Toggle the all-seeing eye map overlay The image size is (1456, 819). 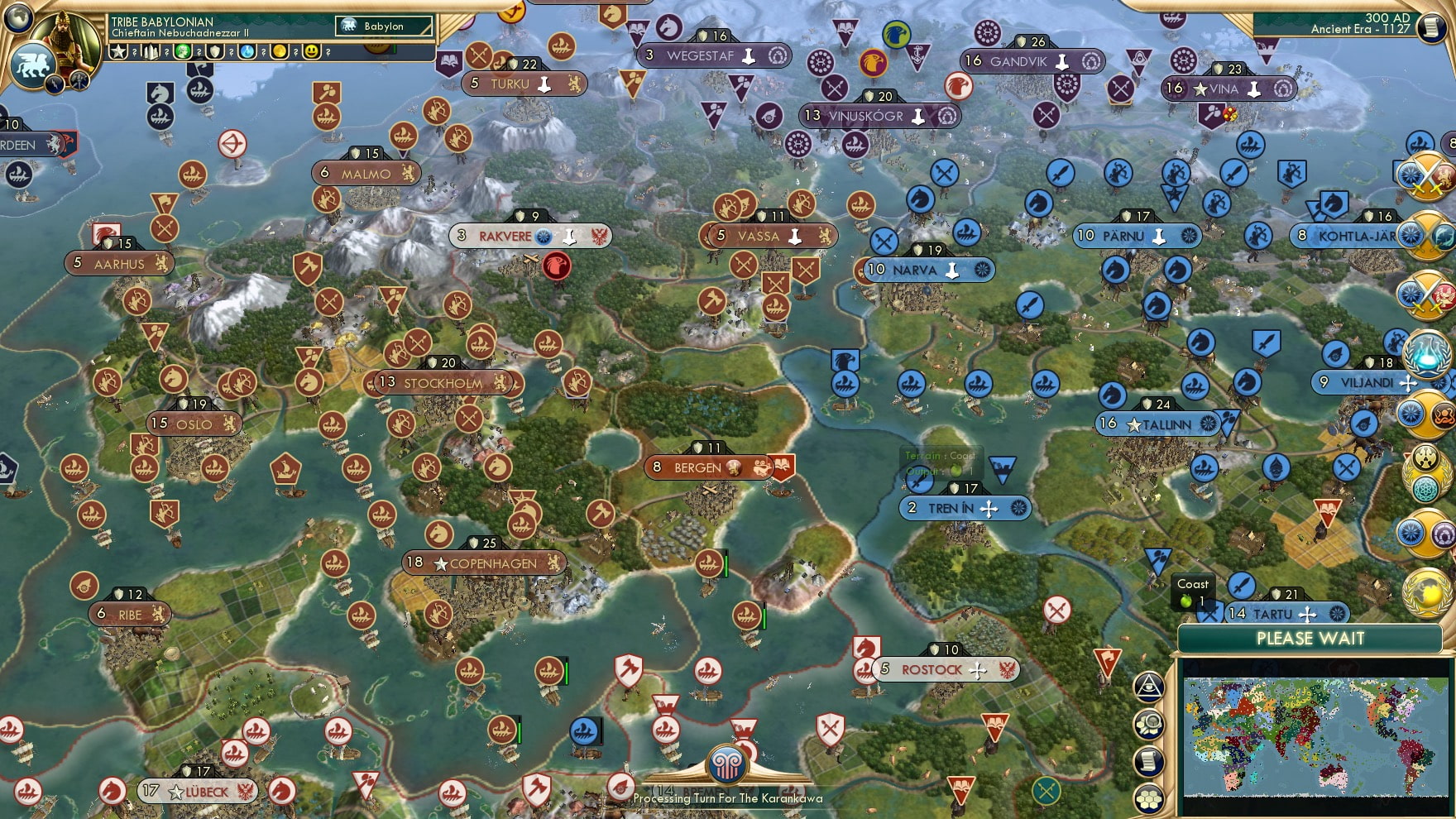[x=1148, y=687]
